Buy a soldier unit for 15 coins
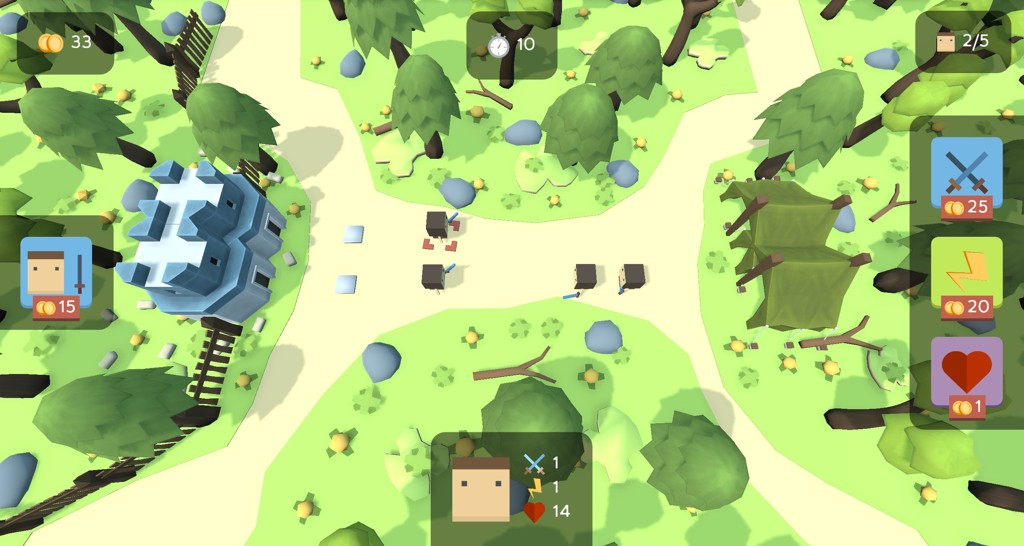 pyautogui.click(x=56, y=277)
